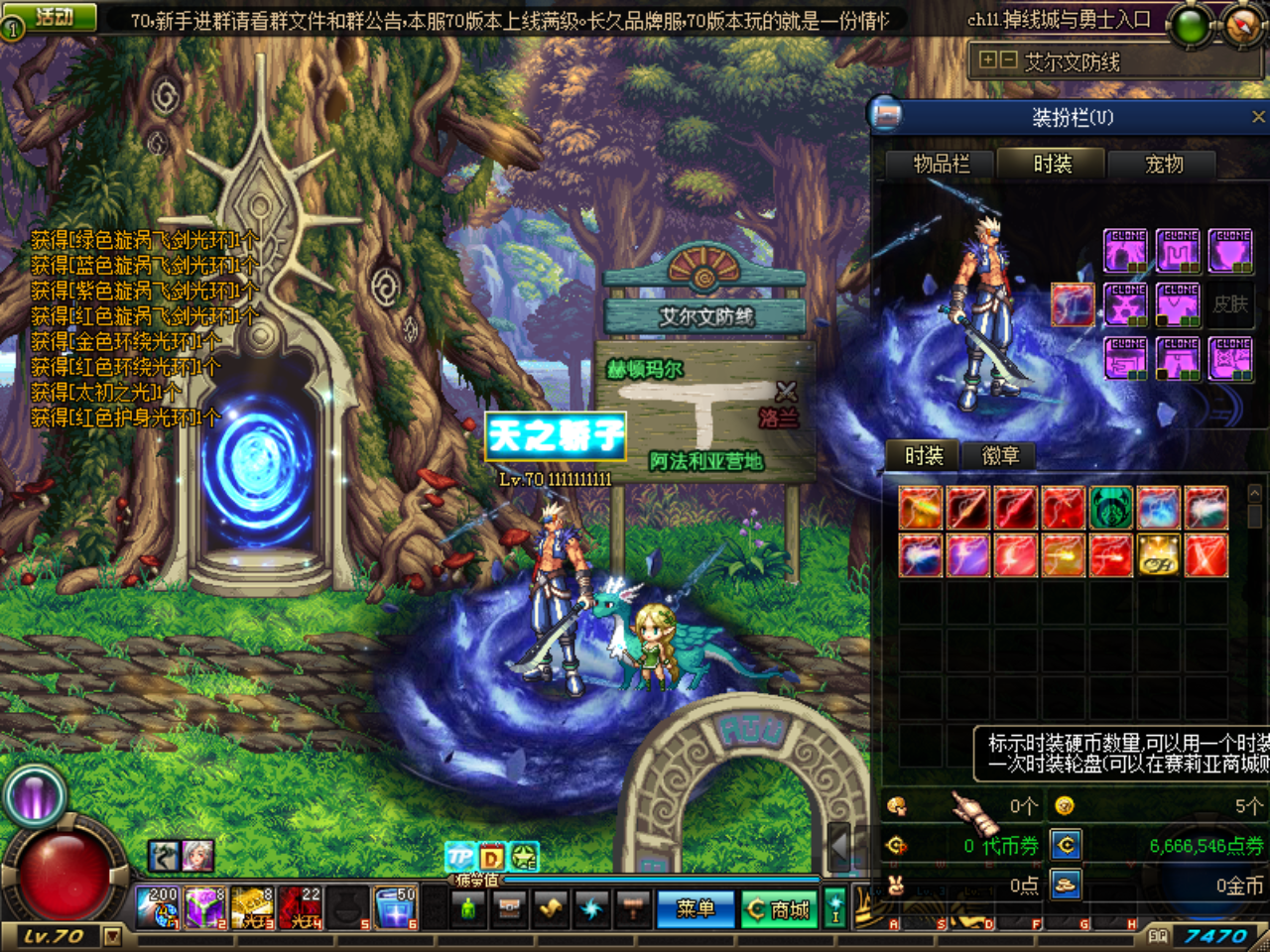The image size is (1270, 952).
Task: Open the TP skill shortcut icon
Action: tap(458, 857)
